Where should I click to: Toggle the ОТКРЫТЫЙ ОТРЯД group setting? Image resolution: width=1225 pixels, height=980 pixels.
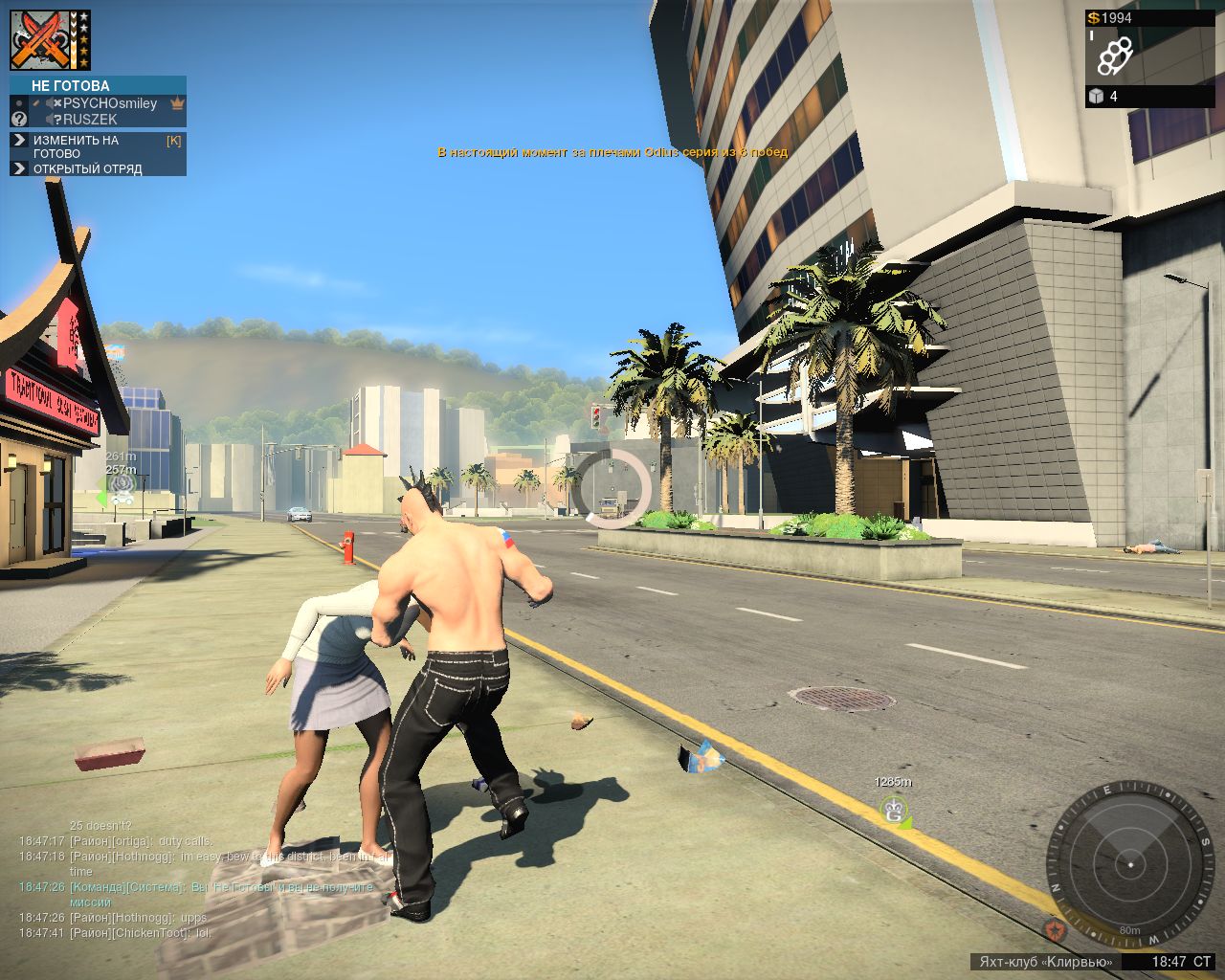[x=87, y=169]
